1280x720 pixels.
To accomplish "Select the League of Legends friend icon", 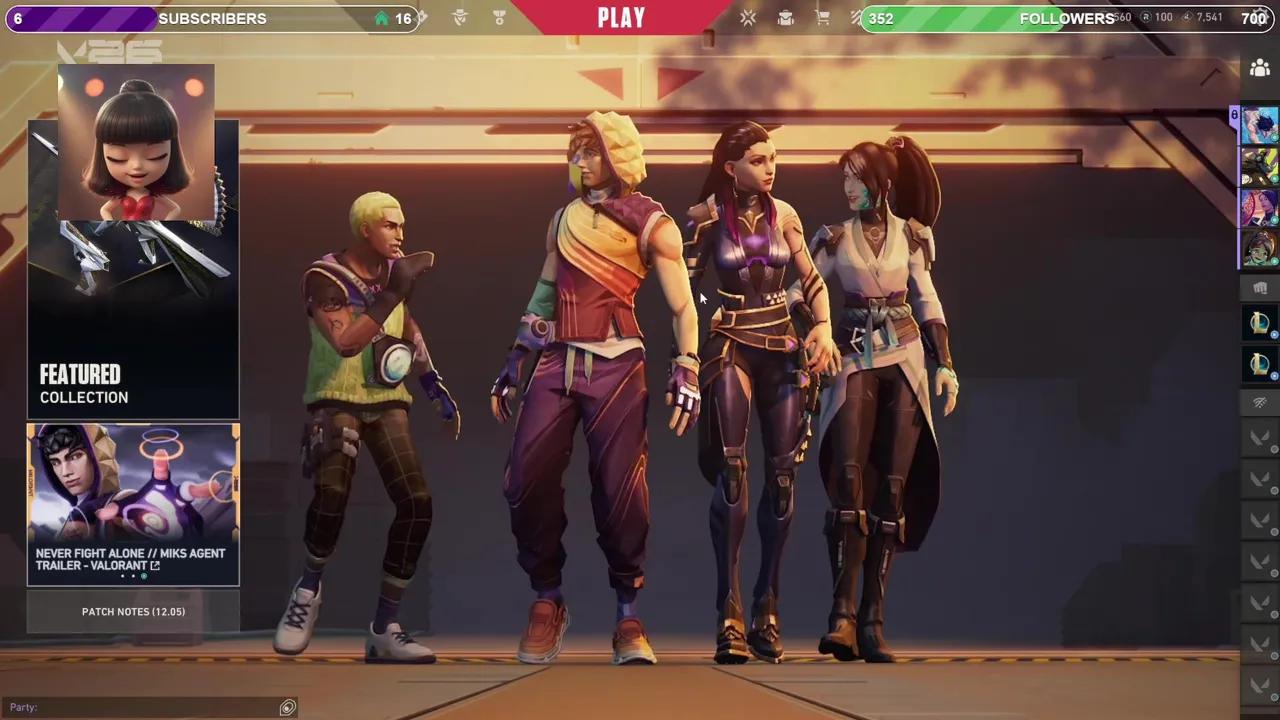I will click(x=1259, y=322).
